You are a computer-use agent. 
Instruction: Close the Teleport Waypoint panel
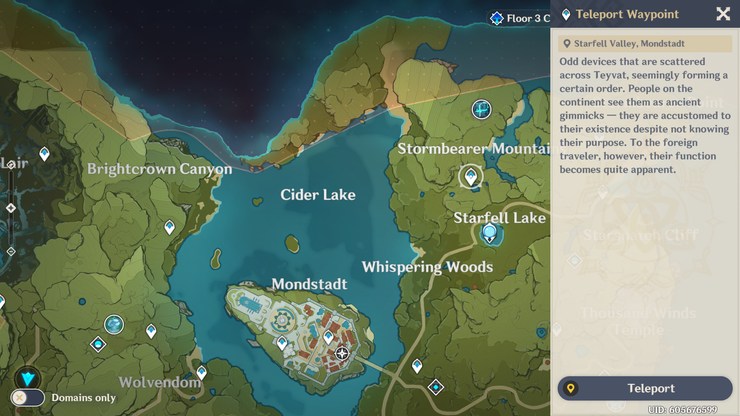[x=723, y=14]
